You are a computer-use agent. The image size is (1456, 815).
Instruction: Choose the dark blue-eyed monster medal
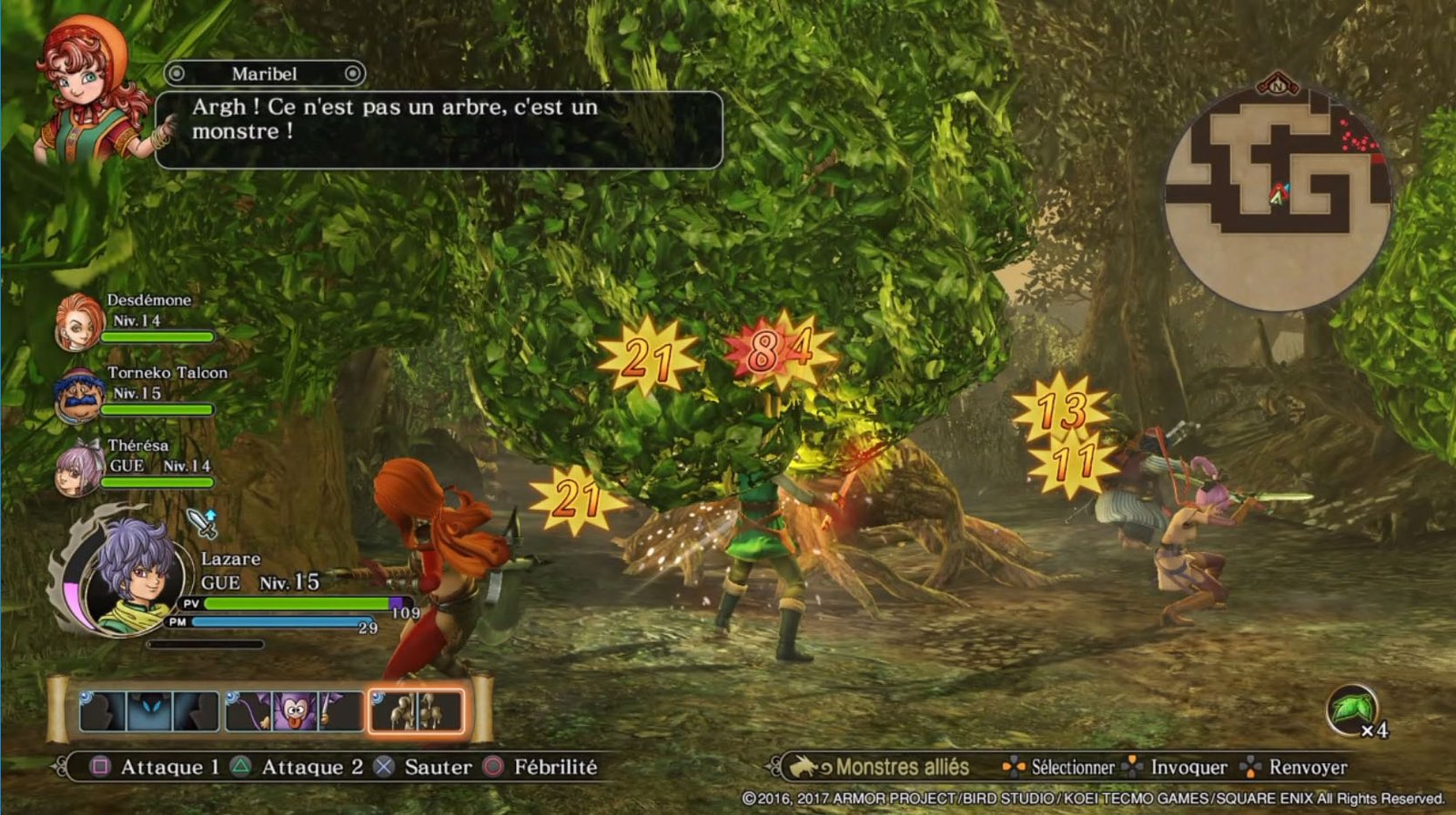[x=149, y=711]
